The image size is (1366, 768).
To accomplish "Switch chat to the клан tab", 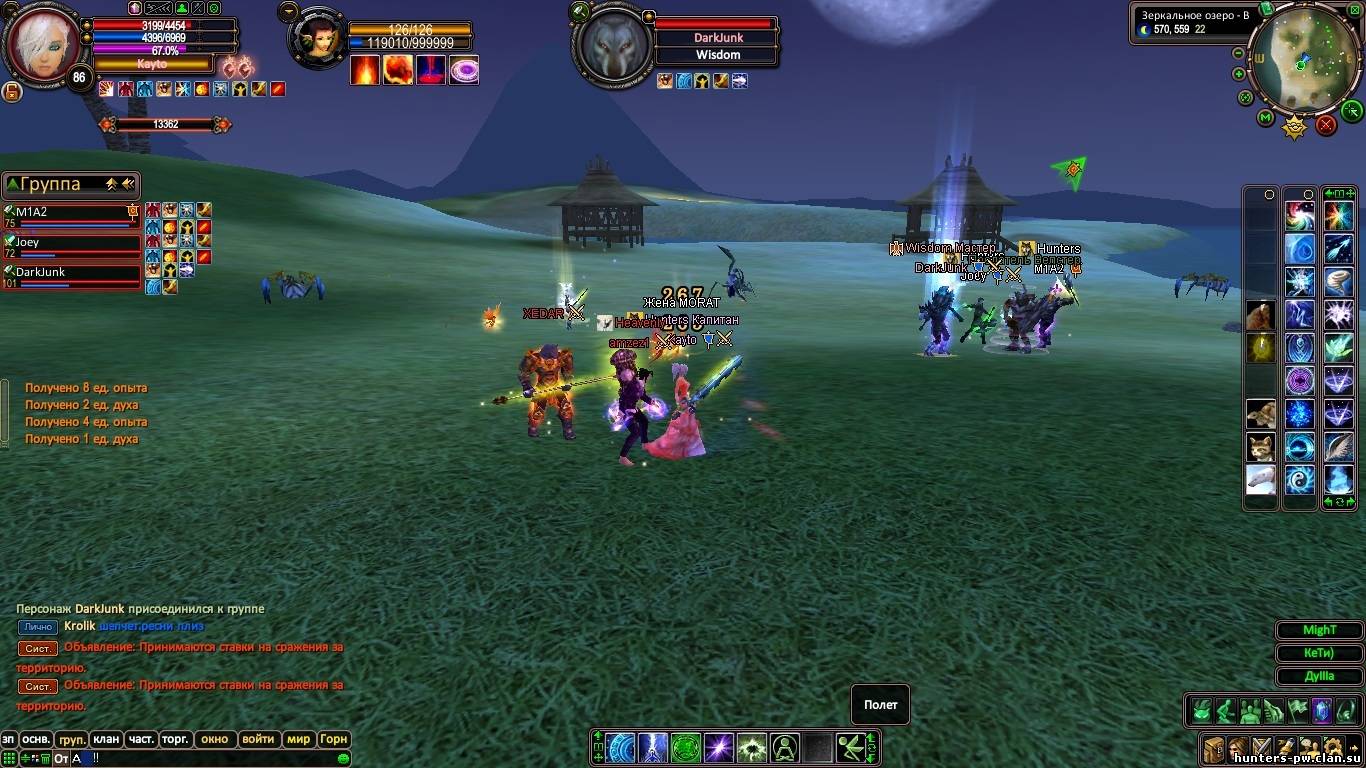I will tap(106, 739).
